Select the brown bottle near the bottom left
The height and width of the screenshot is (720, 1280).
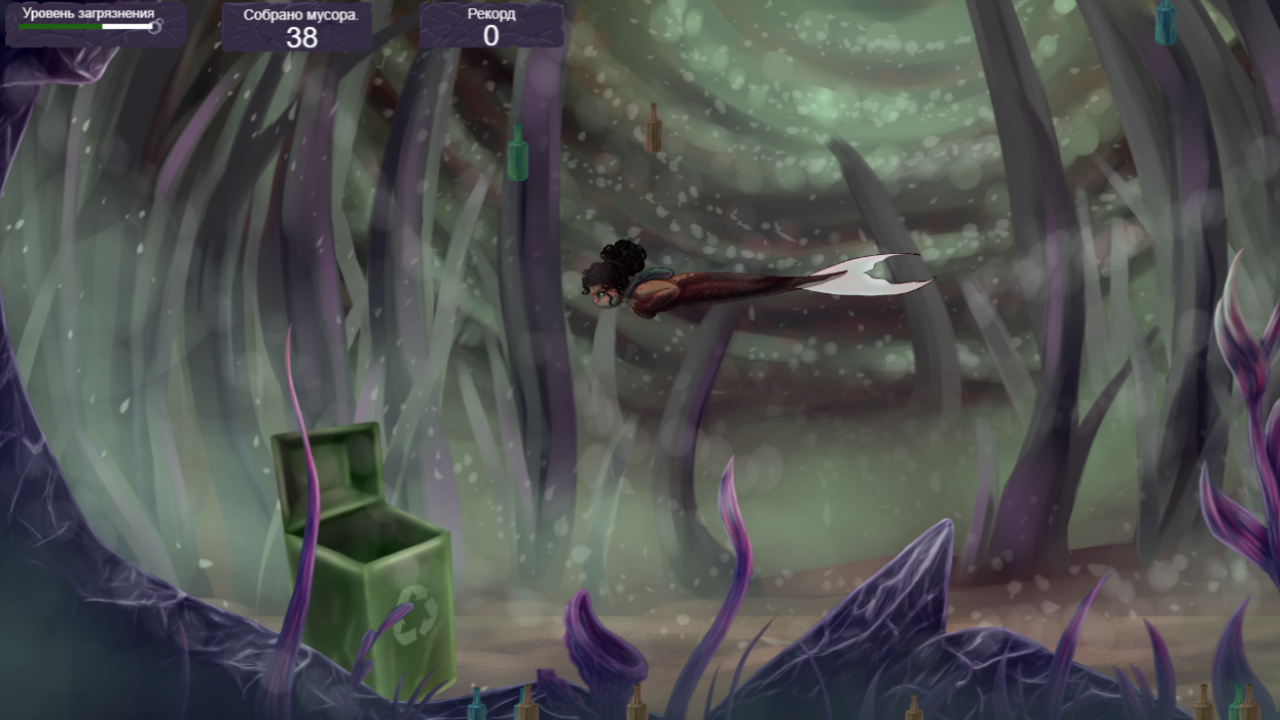tap(527, 710)
